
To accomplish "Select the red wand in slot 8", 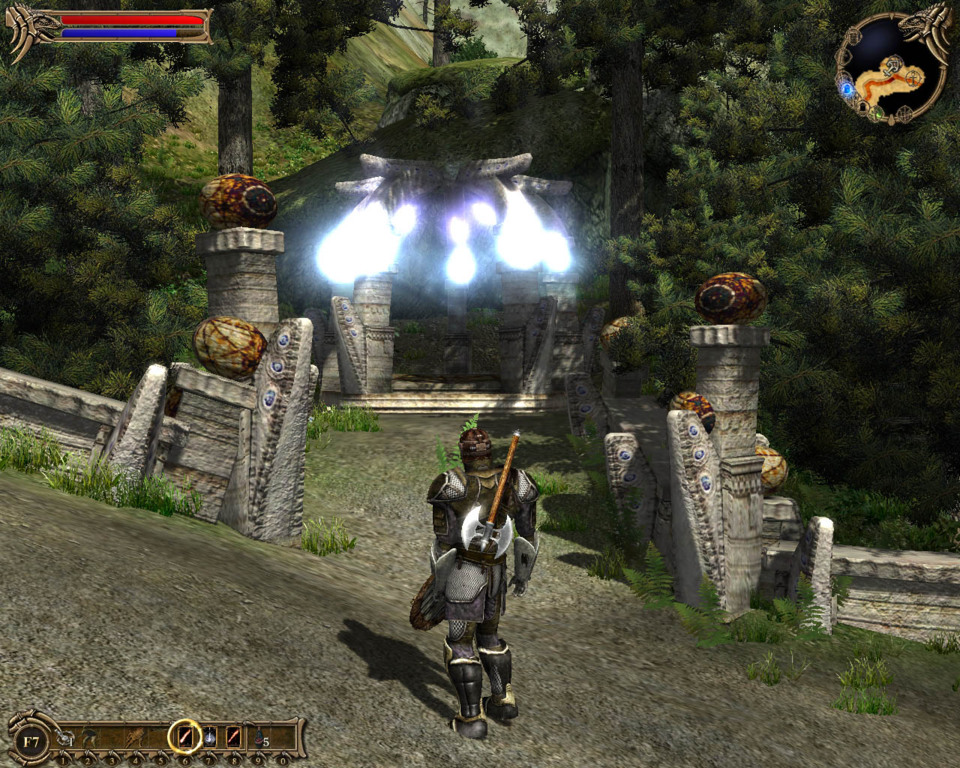I will (x=233, y=737).
